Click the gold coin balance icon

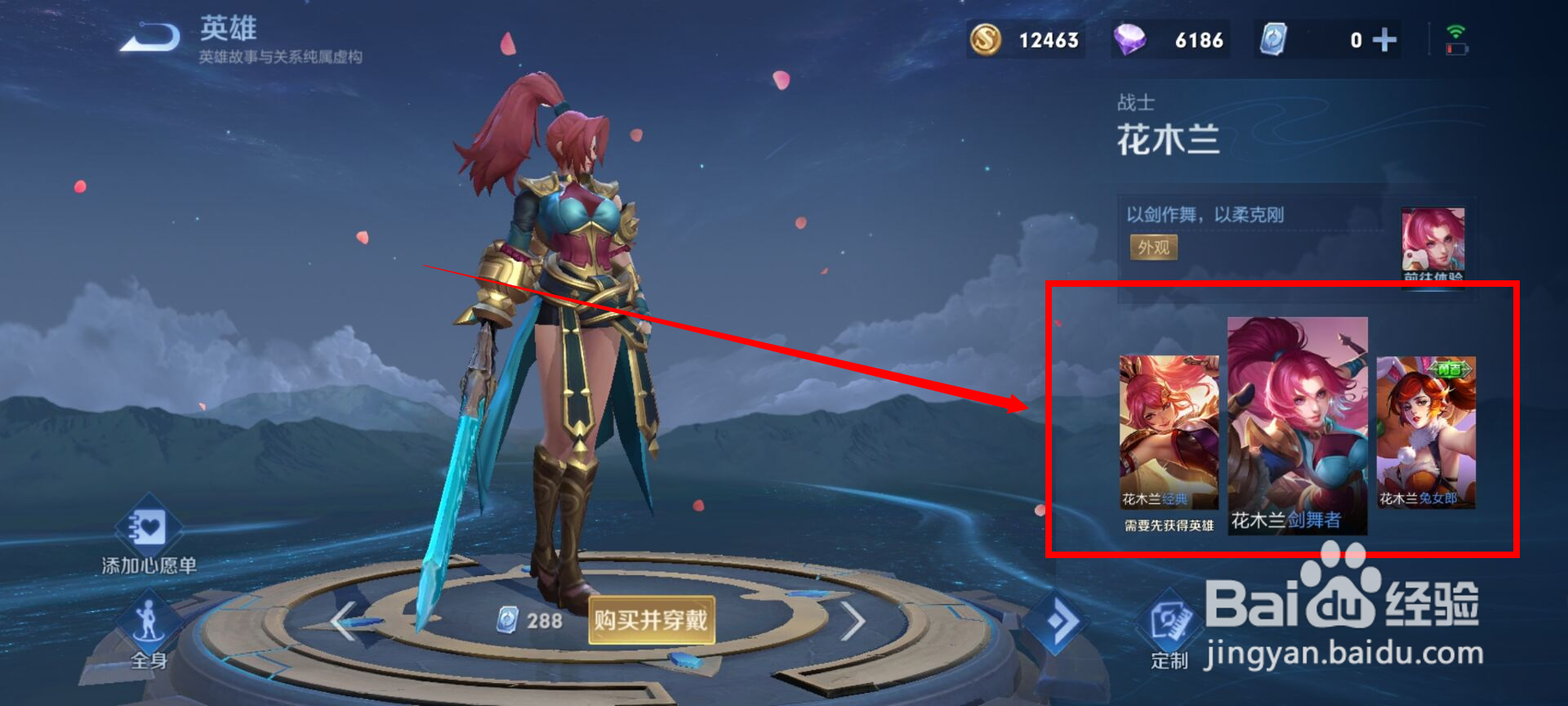click(x=986, y=39)
